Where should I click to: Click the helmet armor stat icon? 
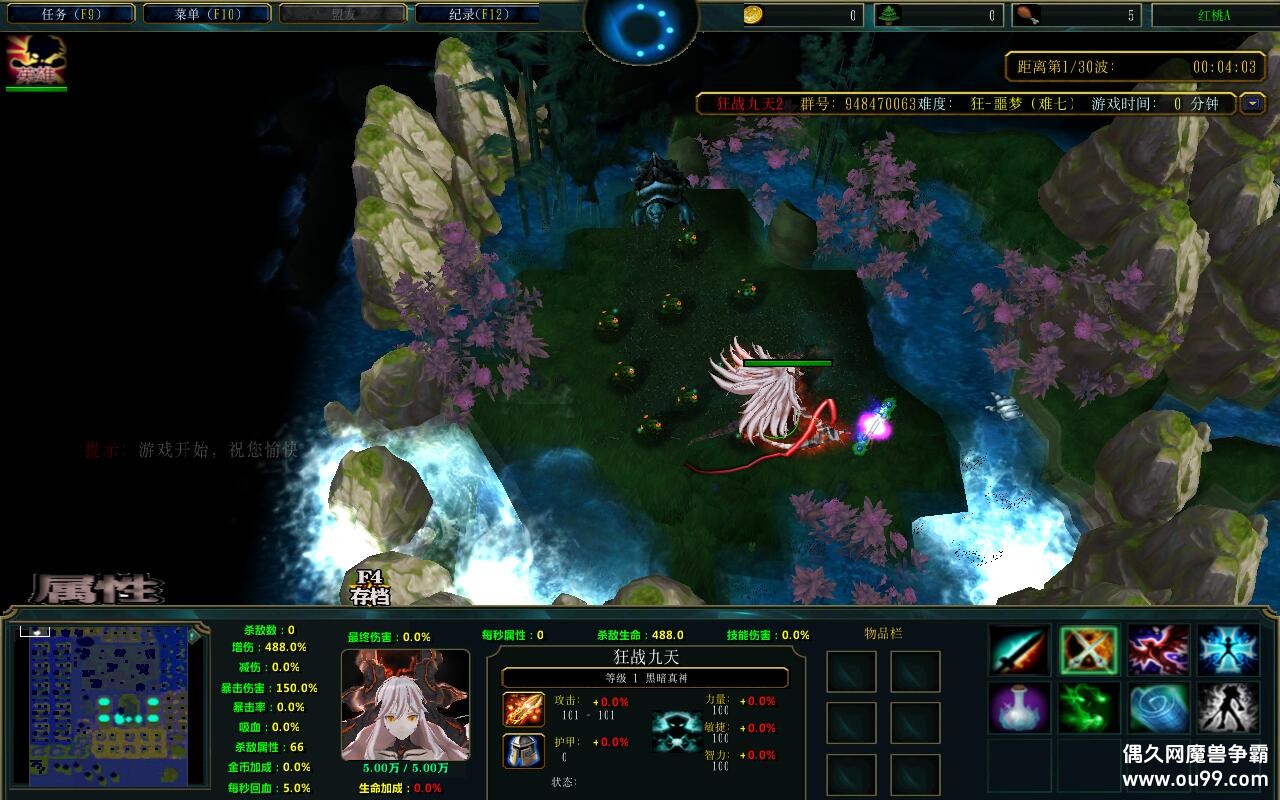coord(523,750)
